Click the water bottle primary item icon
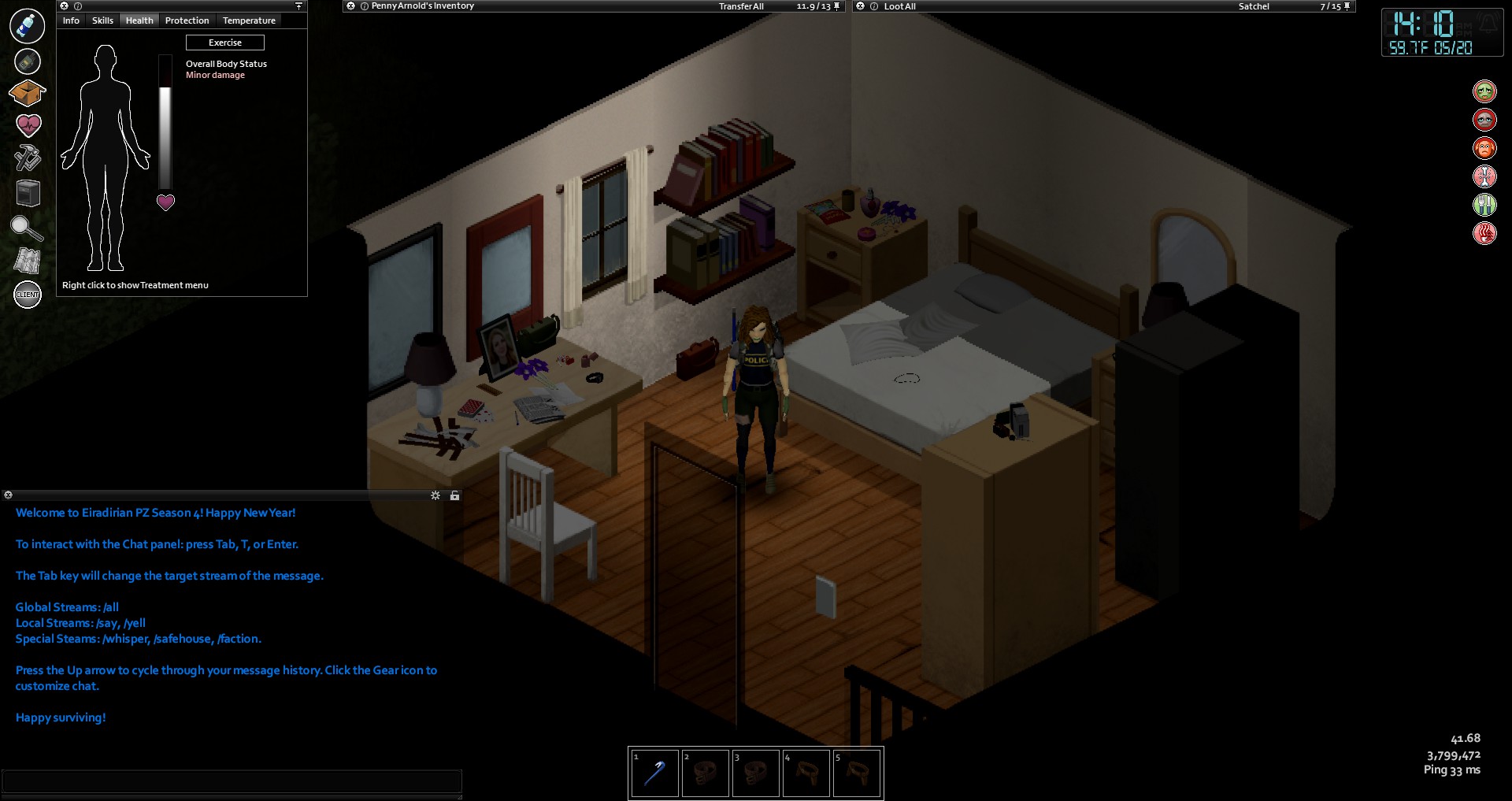Image resolution: width=1512 pixels, height=801 pixels. tap(28, 26)
